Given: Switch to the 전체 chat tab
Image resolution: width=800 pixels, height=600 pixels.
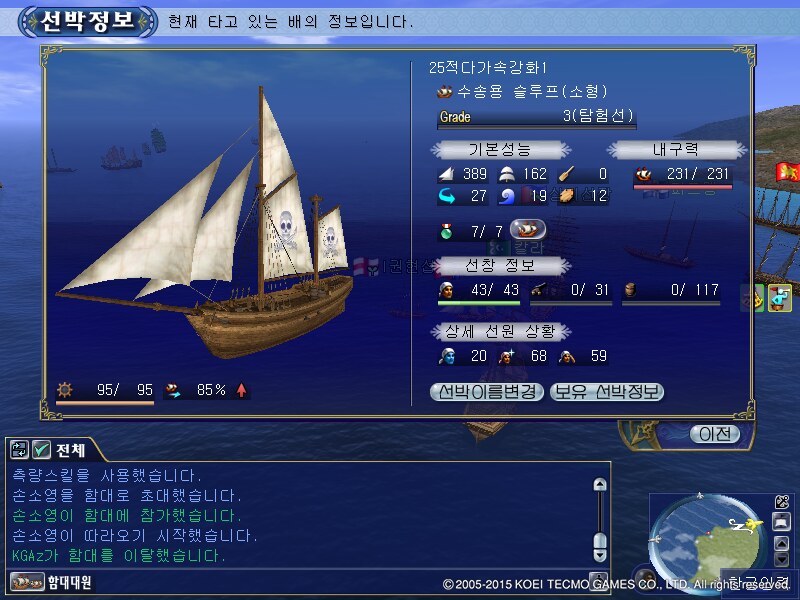Looking at the screenshot, I should pyautogui.click(x=69, y=450).
